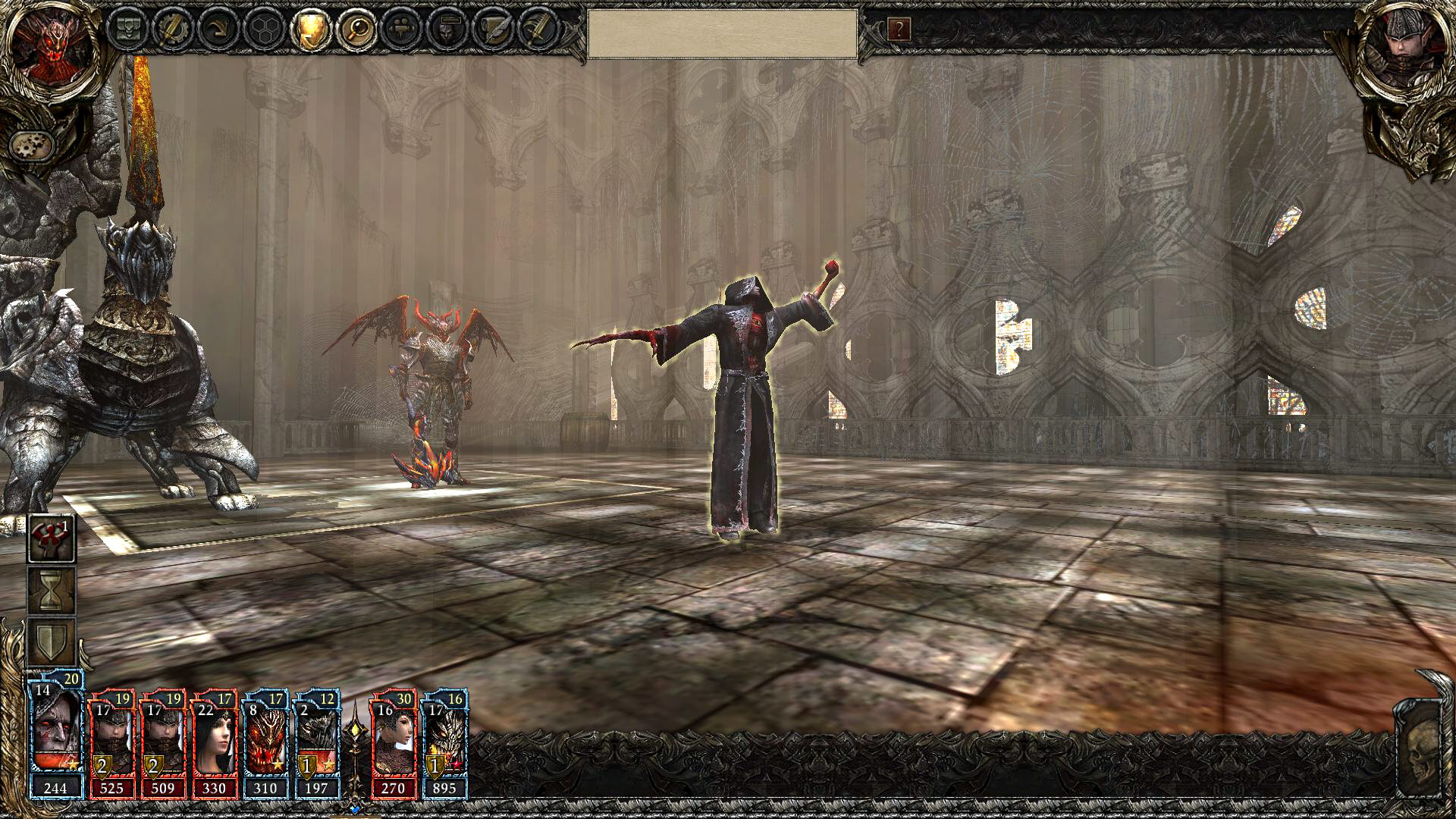Toggle the sword-and-gear auto combat icon
1456x819 pixels.
click(x=173, y=30)
